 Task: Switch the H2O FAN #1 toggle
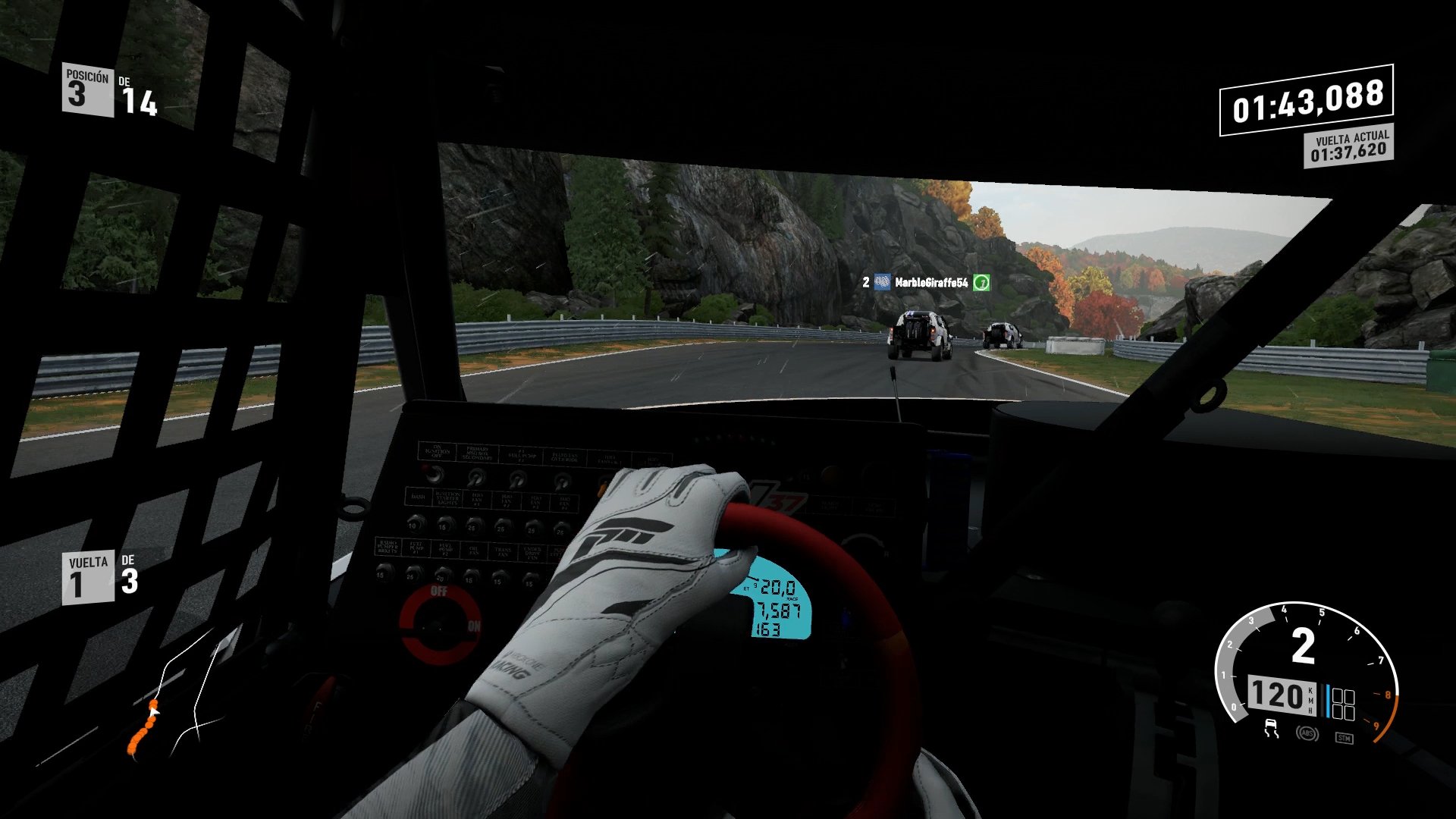coord(475,524)
